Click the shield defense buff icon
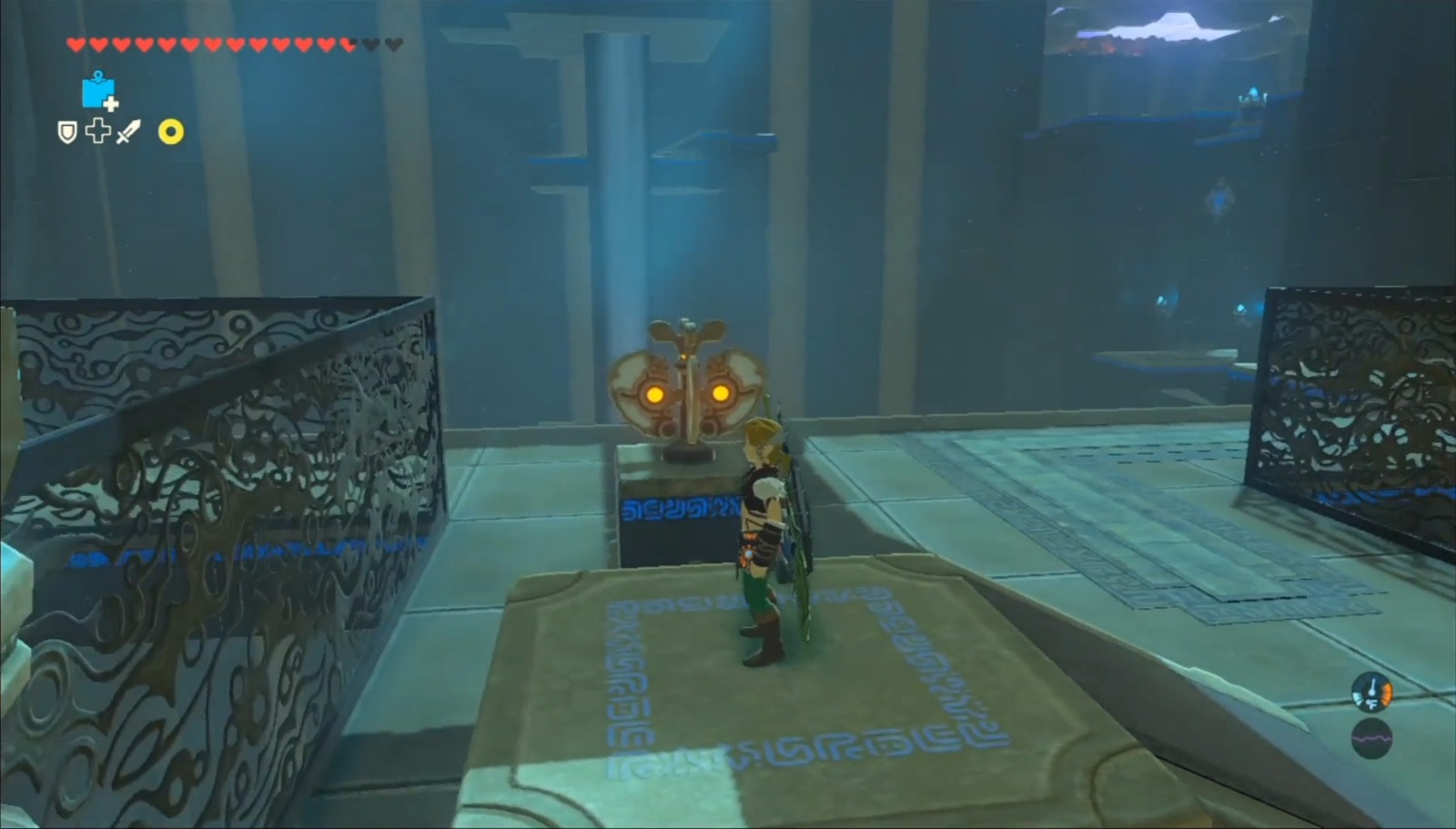This screenshot has height=829, width=1456. pos(67,132)
